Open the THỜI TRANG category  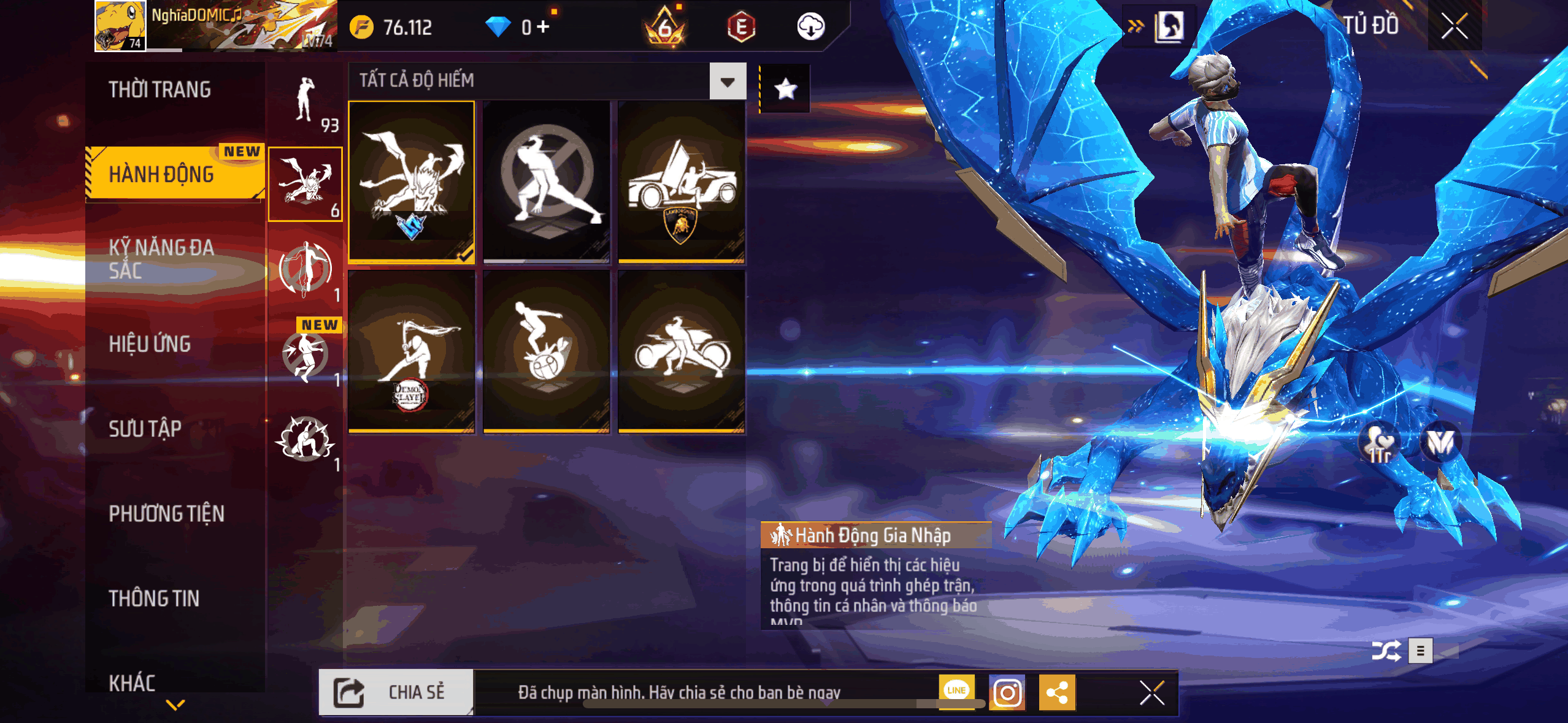tap(159, 90)
